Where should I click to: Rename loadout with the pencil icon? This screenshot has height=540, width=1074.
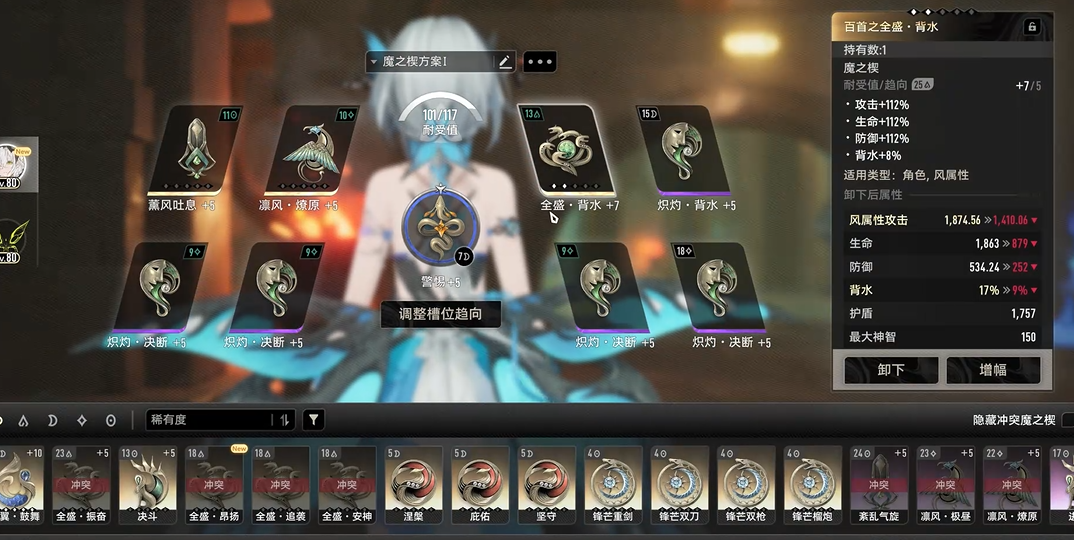tap(505, 62)
